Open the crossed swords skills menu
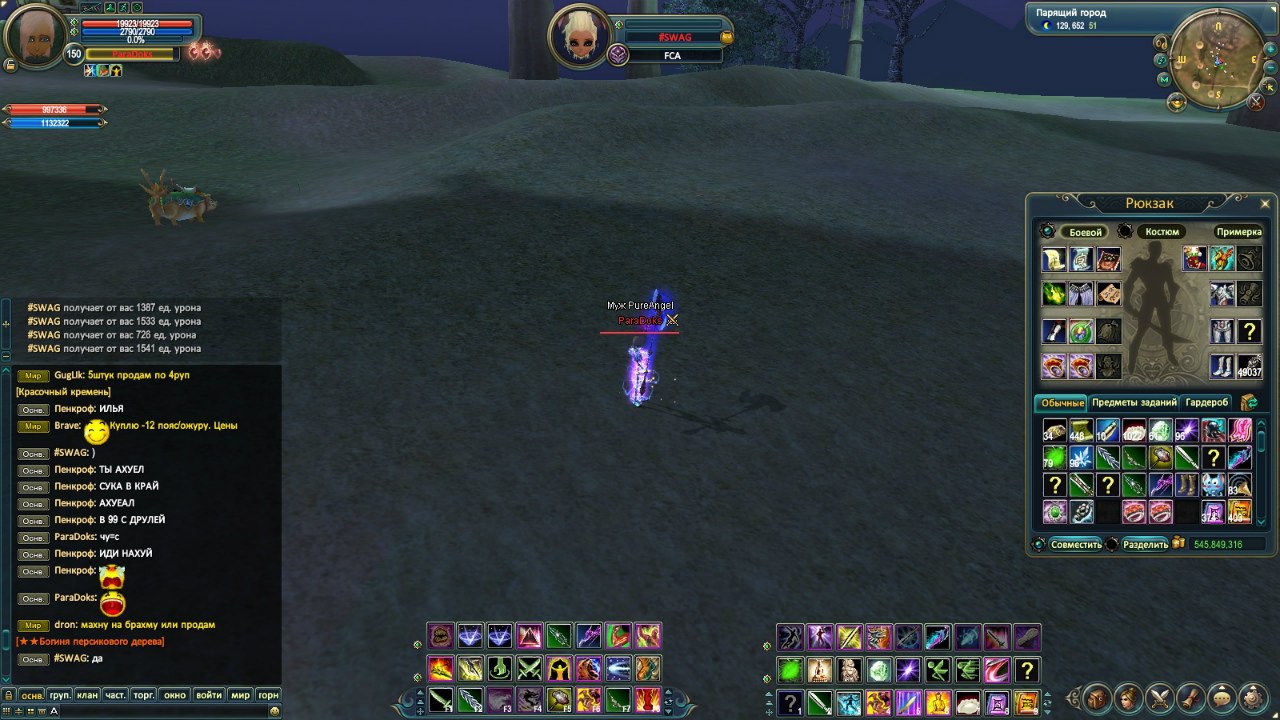 (x=1159, y=697)
